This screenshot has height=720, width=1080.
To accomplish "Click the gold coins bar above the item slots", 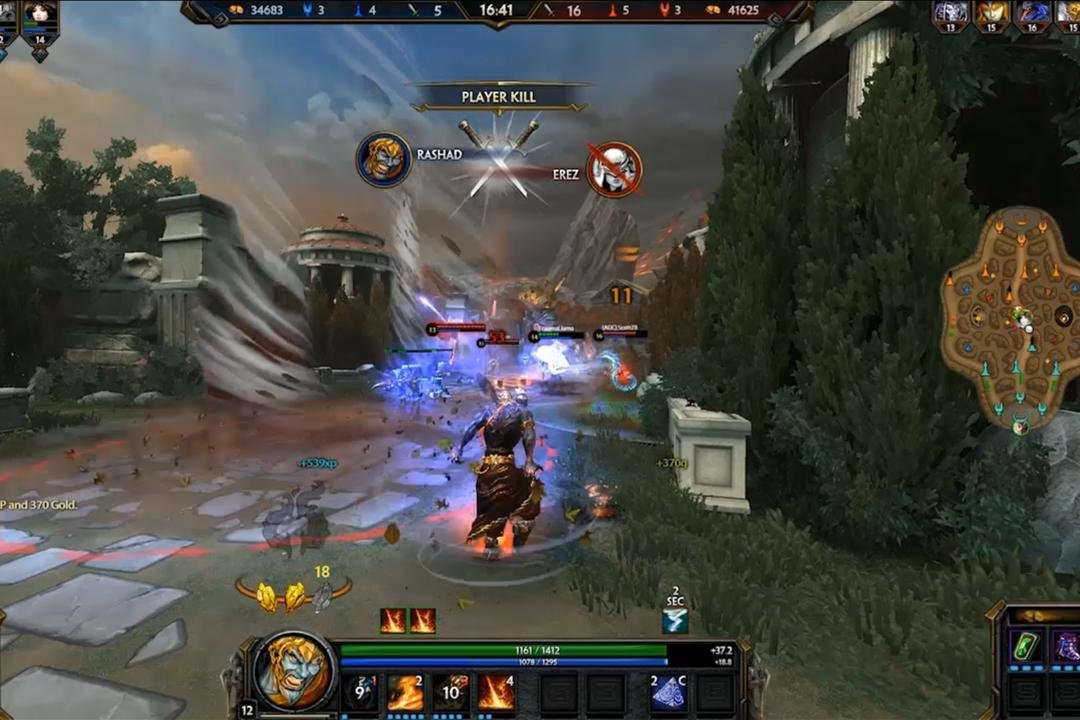I will [x=1040, y=615].
